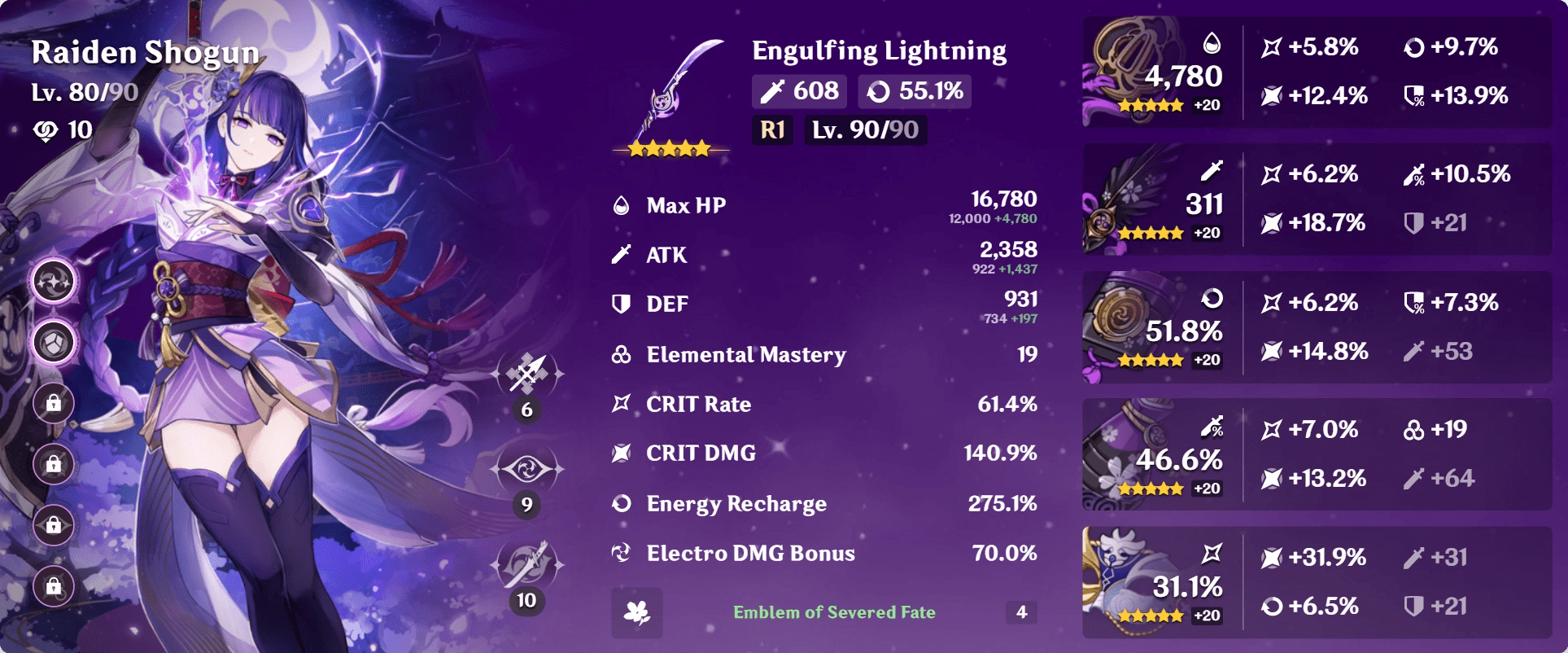
Task: Click the goblet artifact with 46.6% ATK
Action: [1142, 452]
